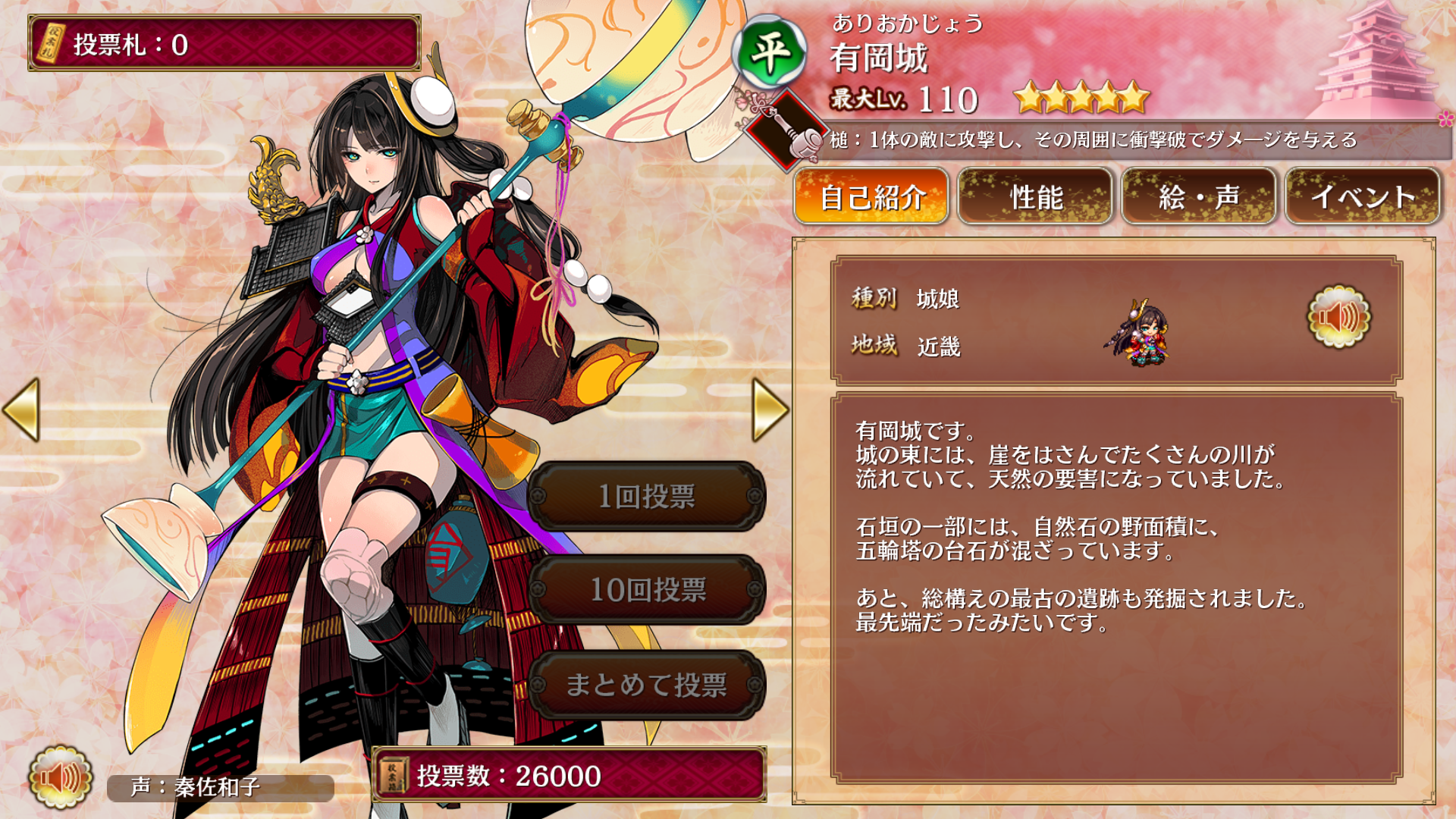Viewport: 1456px width, 819px height.
Task: Switch to the 自己紹介 tab
Action: click(x=871, y=197)
